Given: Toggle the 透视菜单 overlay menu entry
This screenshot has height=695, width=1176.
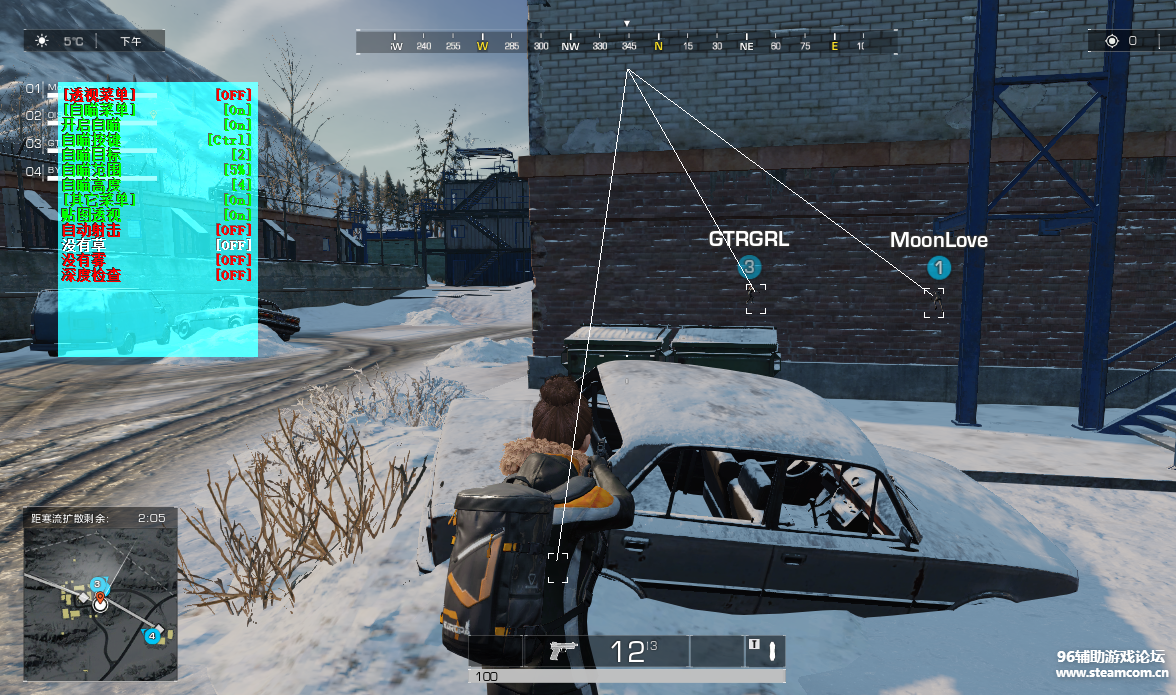Looking at the screenshot, I should (155, 94).
